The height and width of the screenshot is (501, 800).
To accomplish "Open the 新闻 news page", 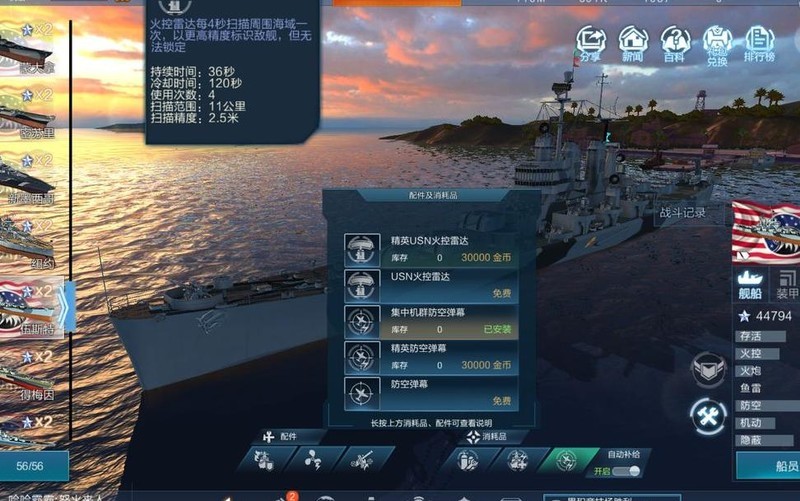I will (x=633, y=44).
